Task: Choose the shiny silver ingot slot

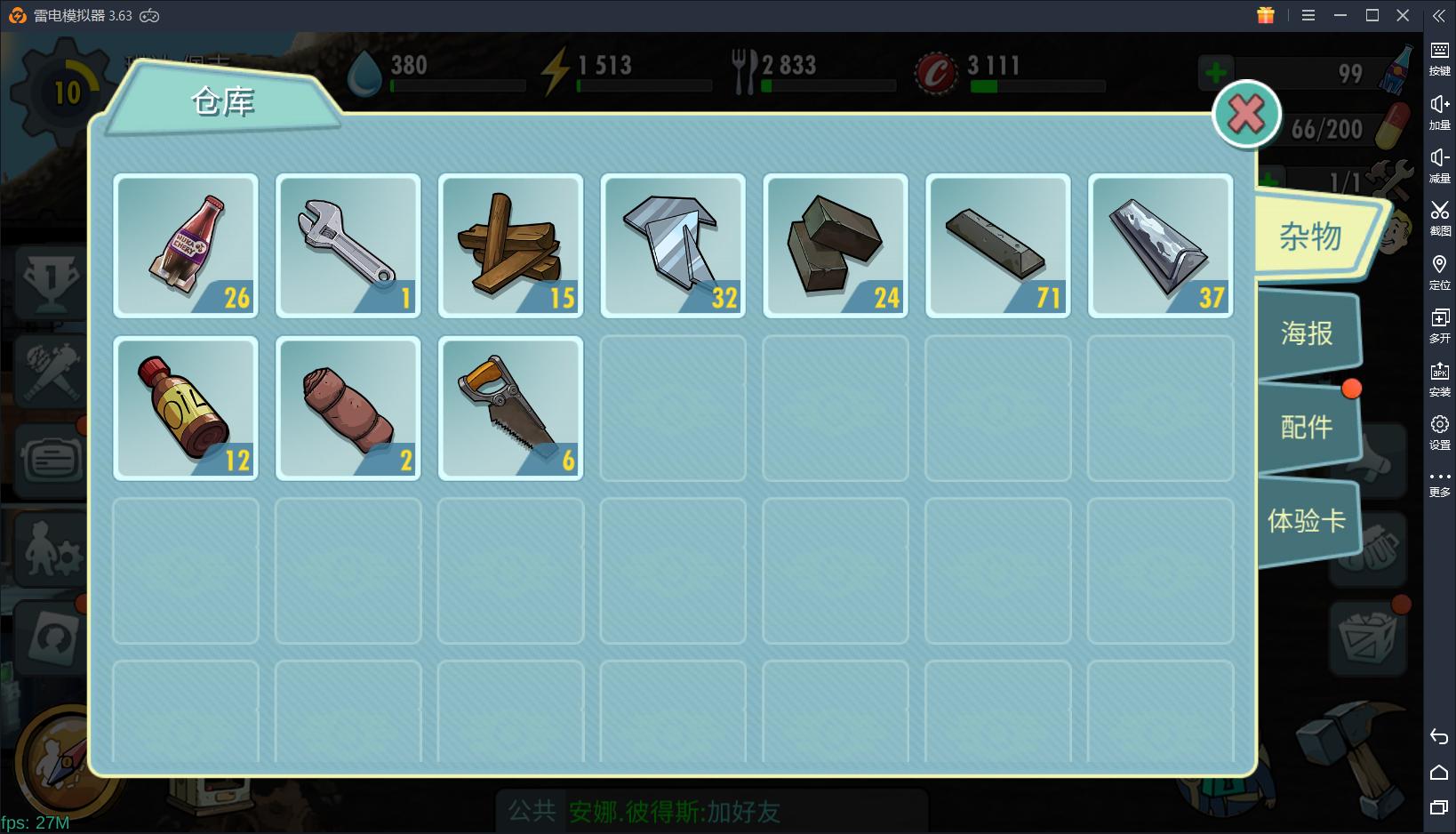Action: click(1161, 245)
